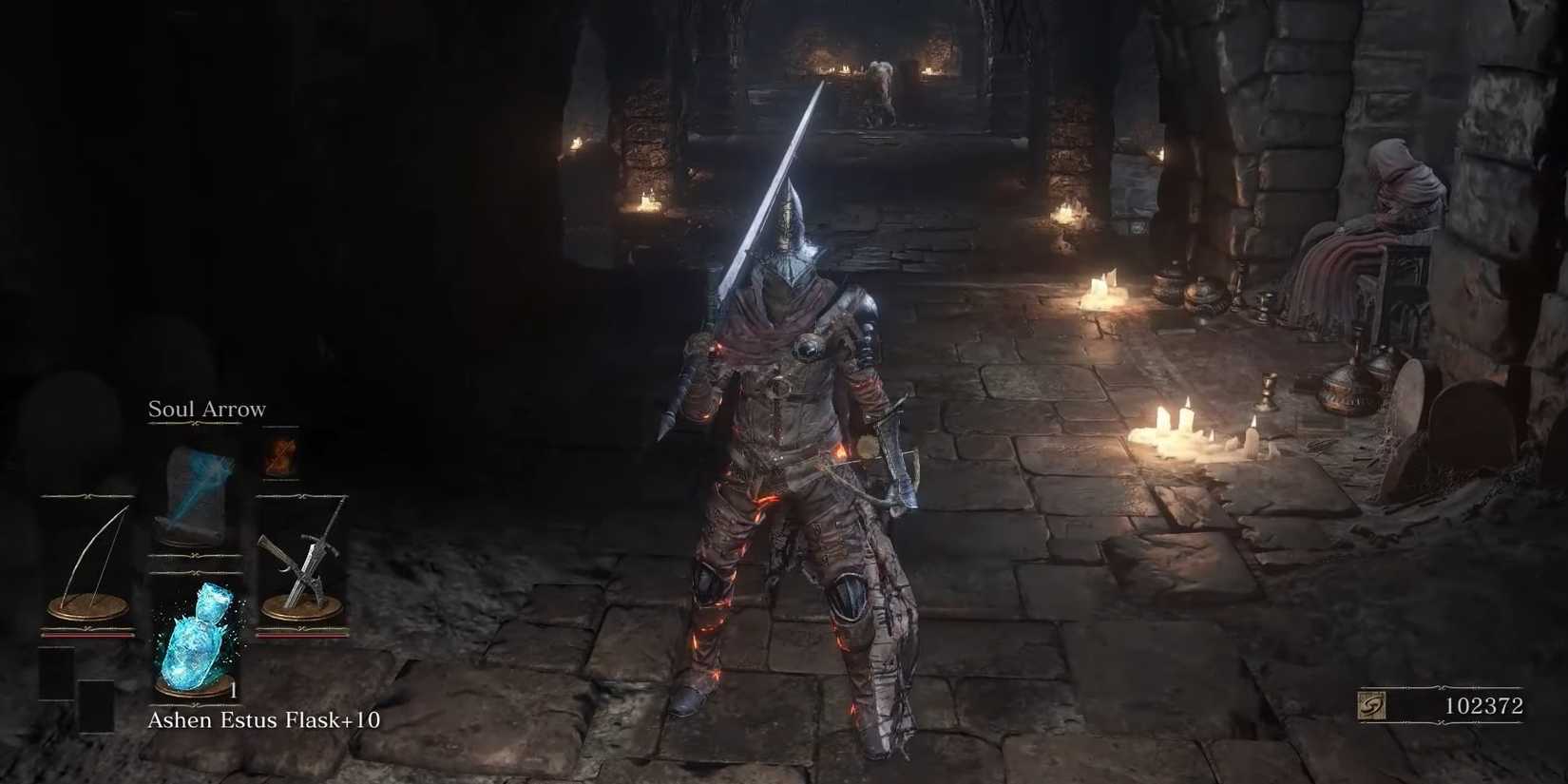
Task: Select the equipped bow in the left-hand slot
Action: click(87, 561)
